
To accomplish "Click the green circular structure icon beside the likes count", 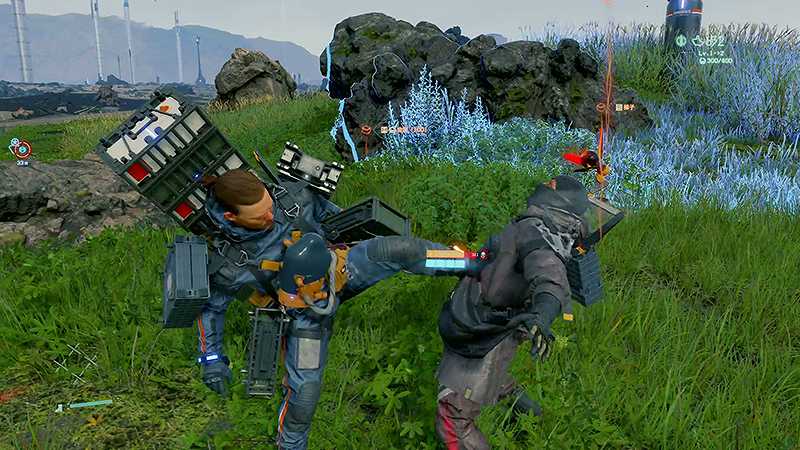I will 681,41.
